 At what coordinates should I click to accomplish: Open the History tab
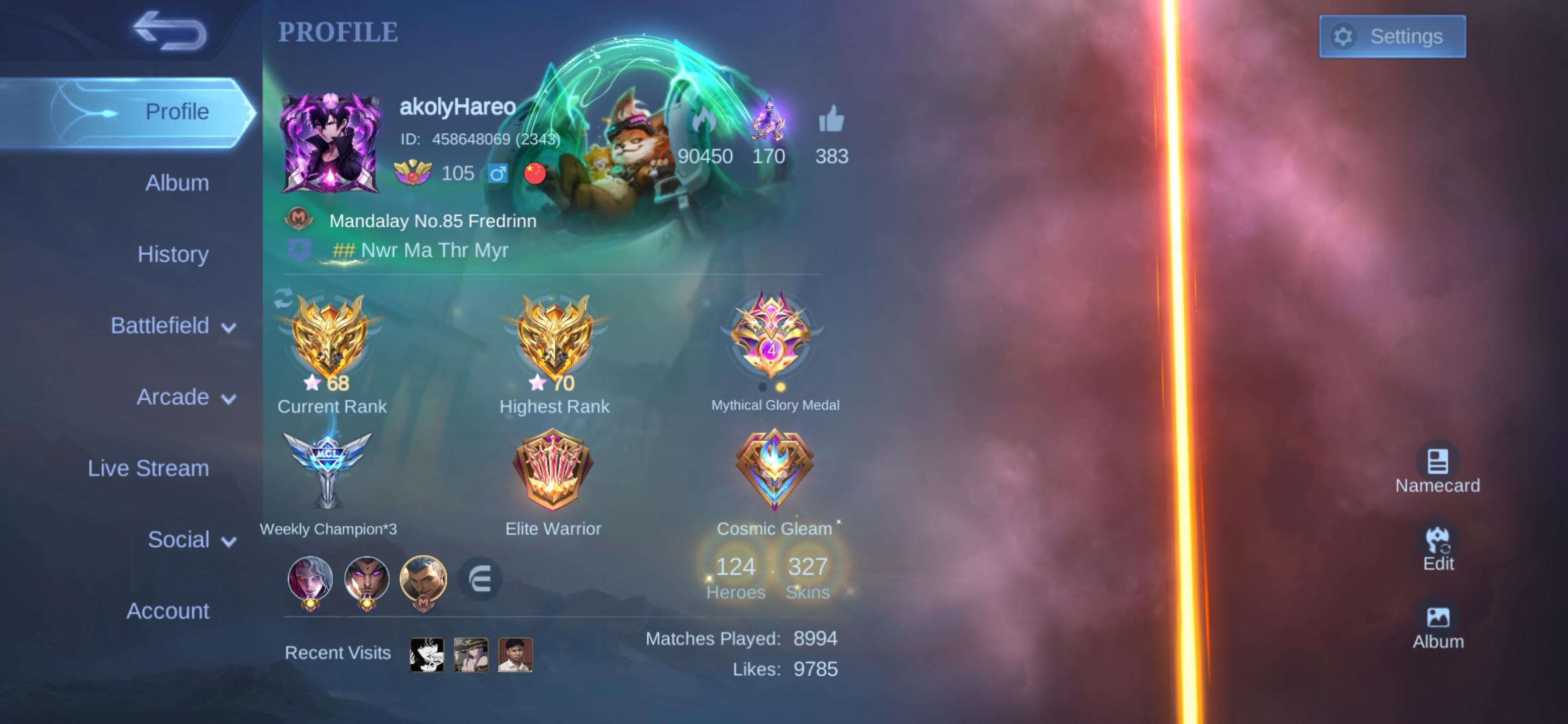(x=173, y=254)
